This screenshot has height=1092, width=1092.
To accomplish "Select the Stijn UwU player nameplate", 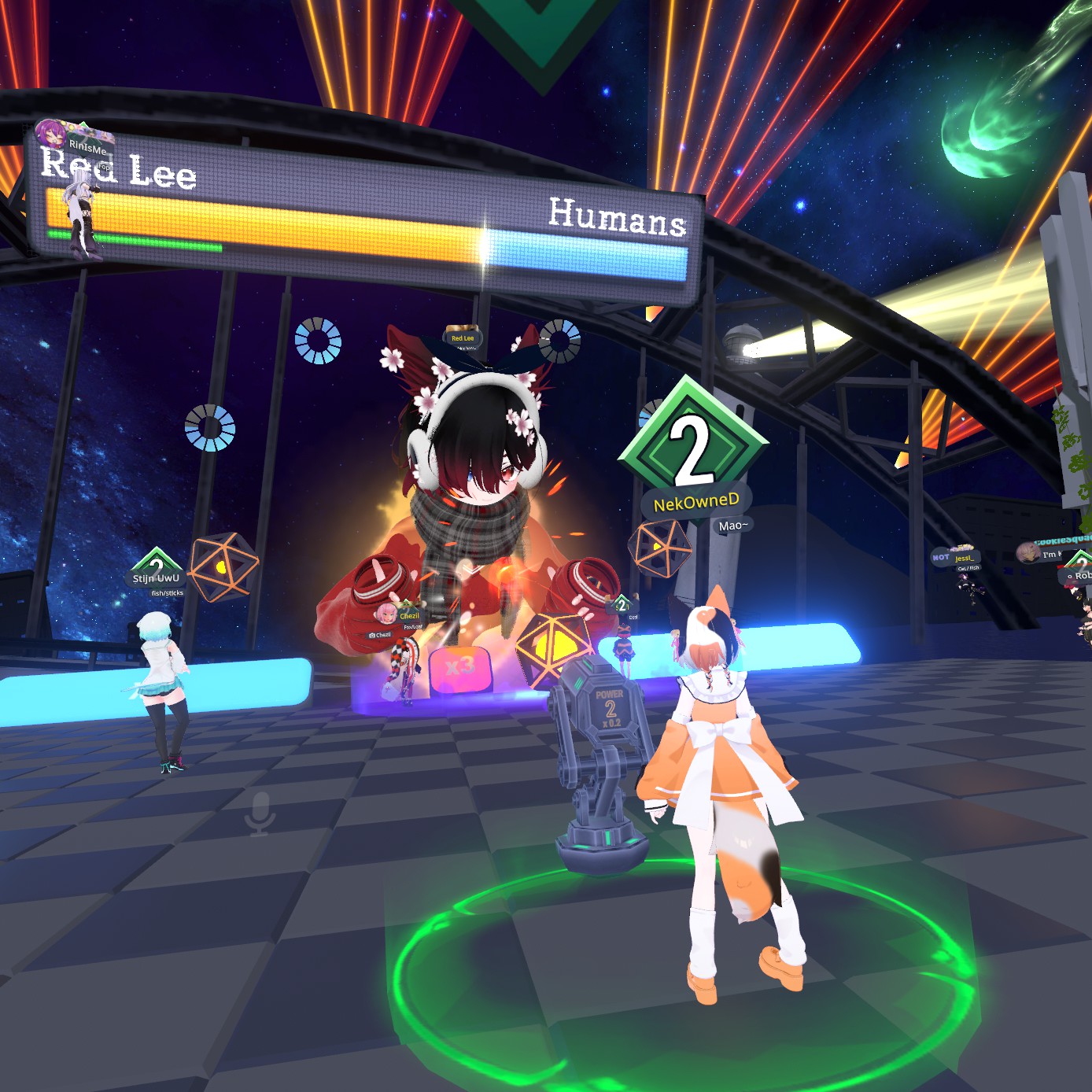I will [x=156, y=578].
